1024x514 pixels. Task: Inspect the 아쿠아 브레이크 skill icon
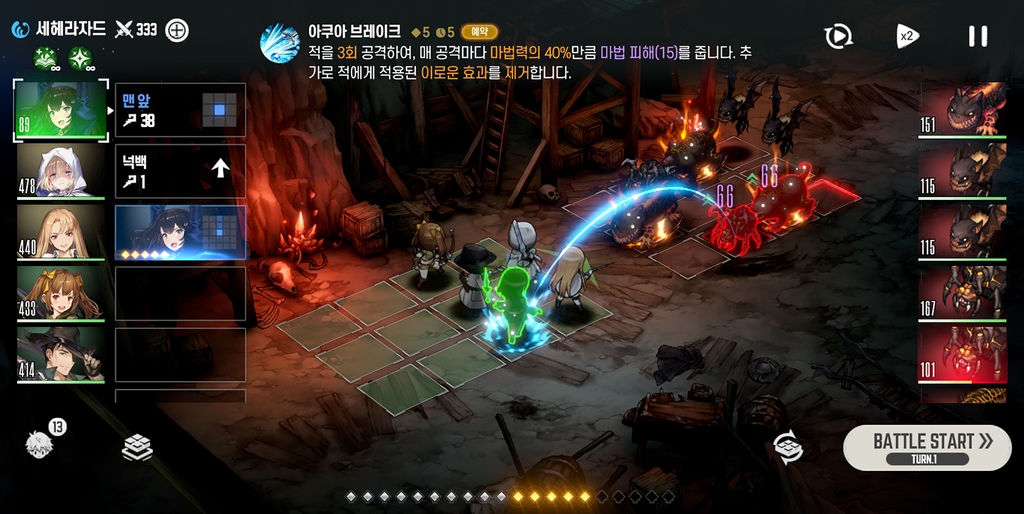coord(279,43)
